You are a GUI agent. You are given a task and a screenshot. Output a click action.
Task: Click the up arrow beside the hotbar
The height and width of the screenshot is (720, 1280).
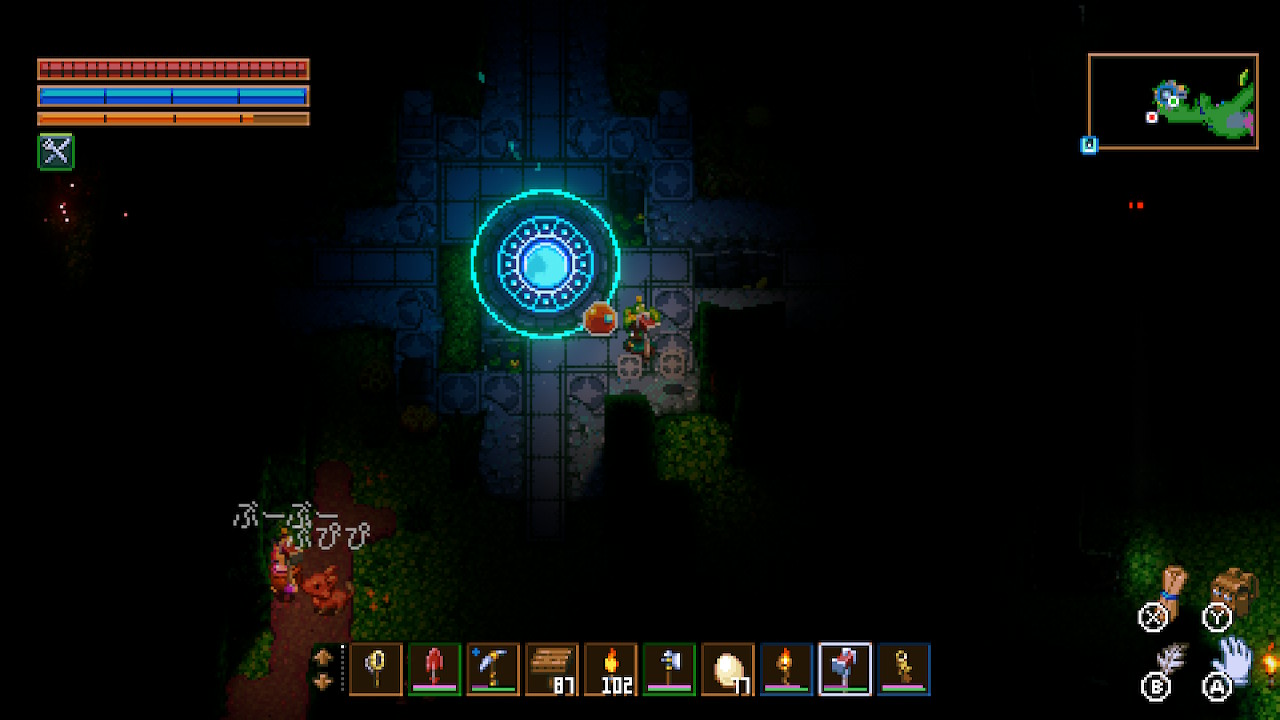323,658
